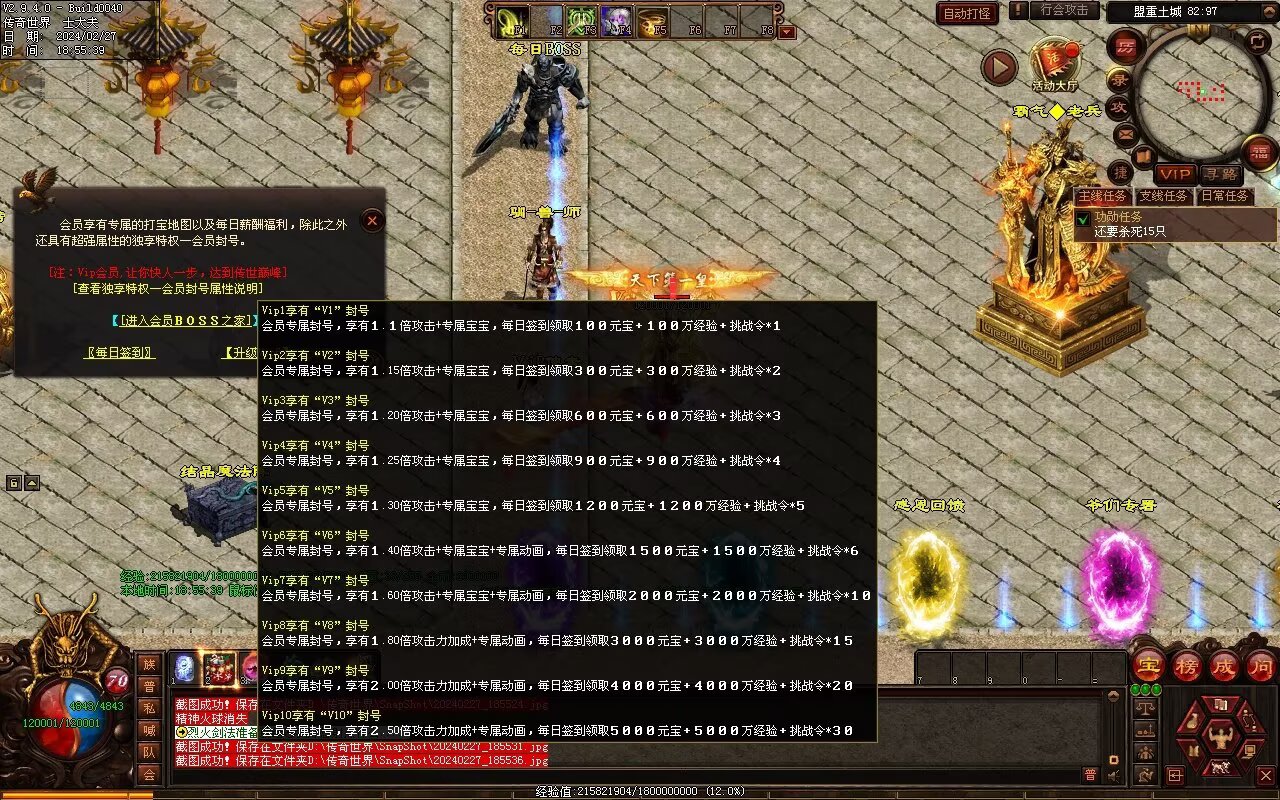
Task: Activate the 寻路 pathfinding button
Action: pyautogui.click(x=1220, y=174)
